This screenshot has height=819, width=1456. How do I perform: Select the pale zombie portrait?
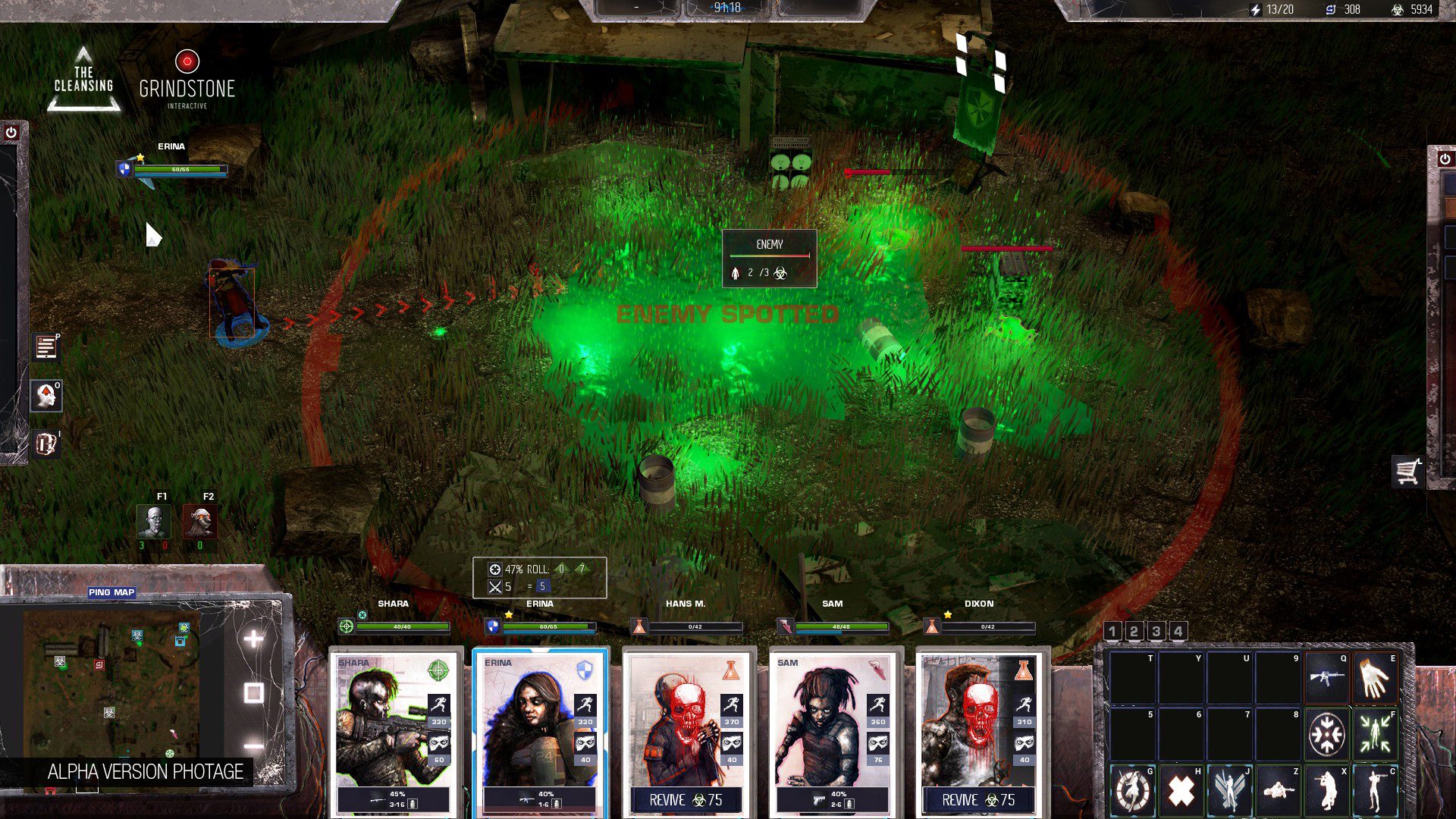click(153, 522)
